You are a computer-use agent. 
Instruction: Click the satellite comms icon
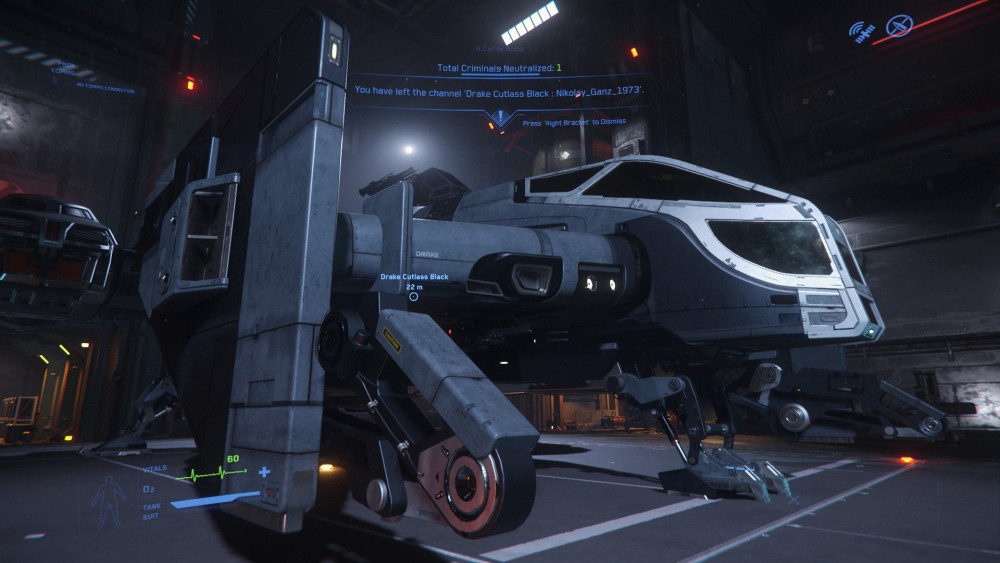click(x=861, y=30)
